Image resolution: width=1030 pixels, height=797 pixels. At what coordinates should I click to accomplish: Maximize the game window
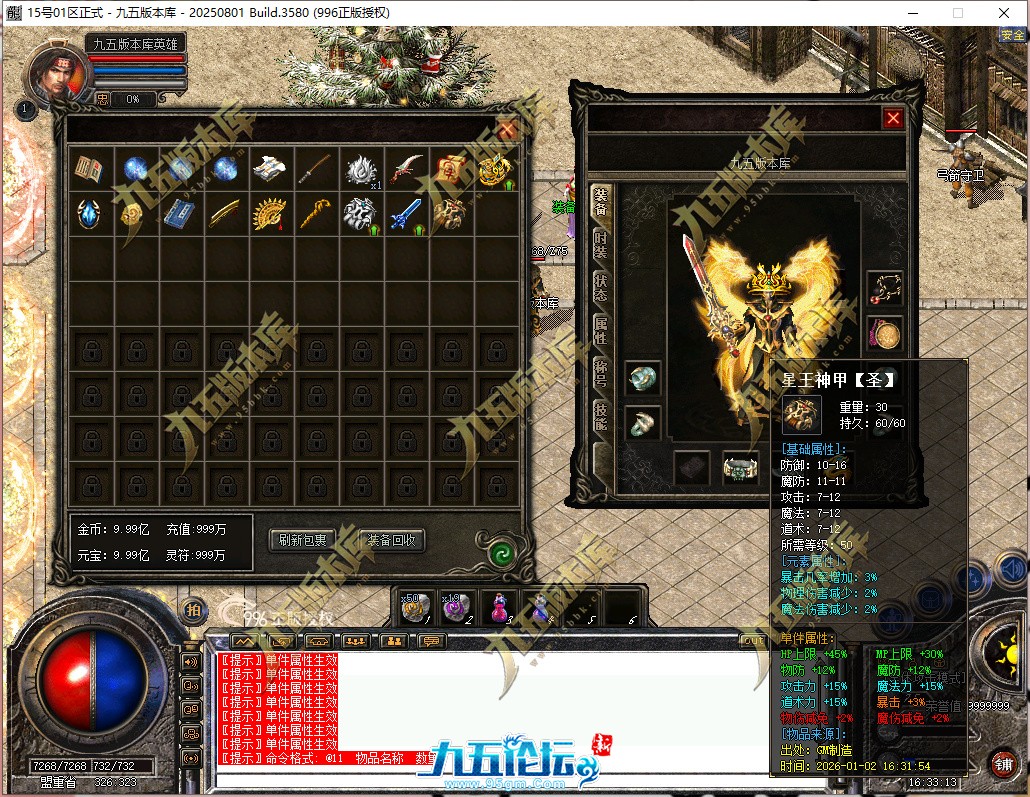tap(957, 13)
